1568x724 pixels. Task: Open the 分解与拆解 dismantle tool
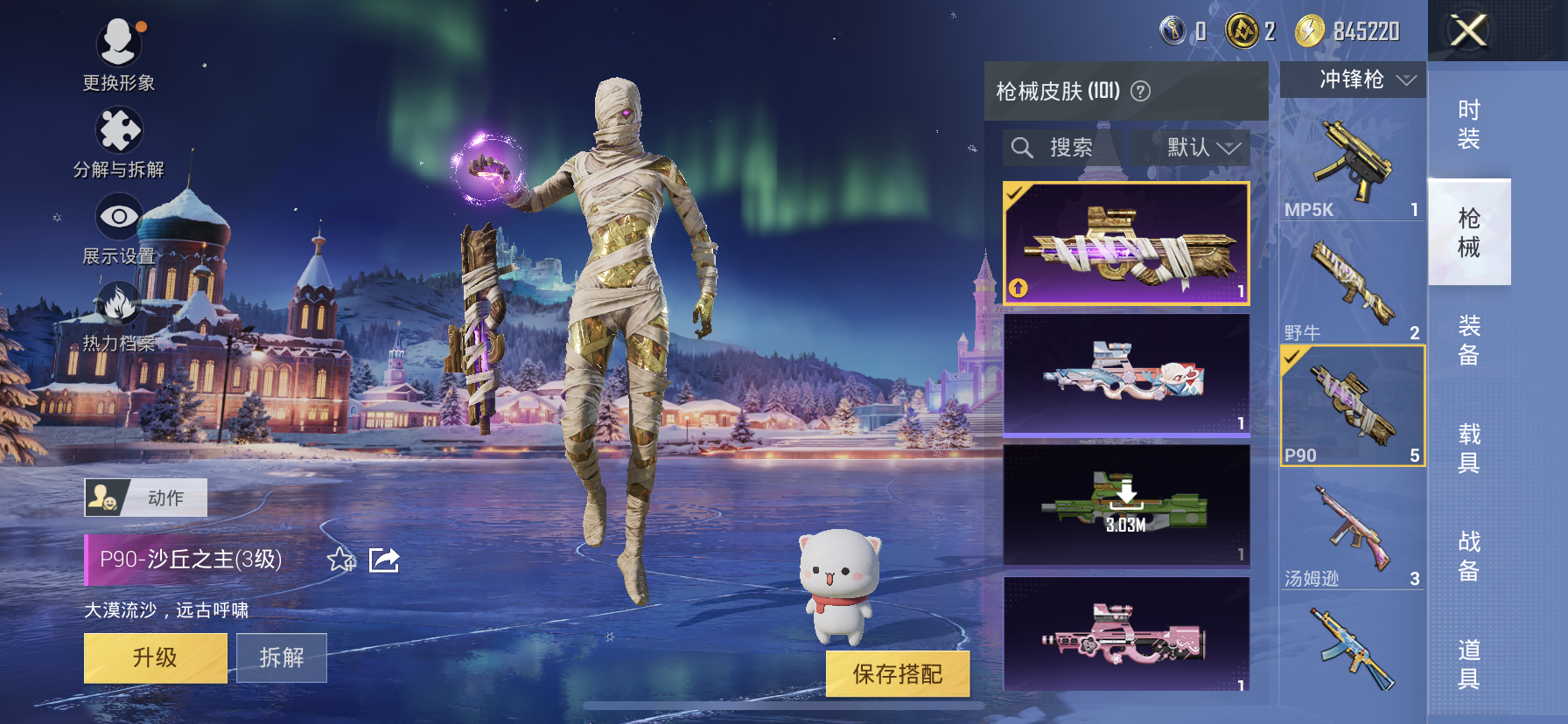pyautogui.click(x=117, y=129)
